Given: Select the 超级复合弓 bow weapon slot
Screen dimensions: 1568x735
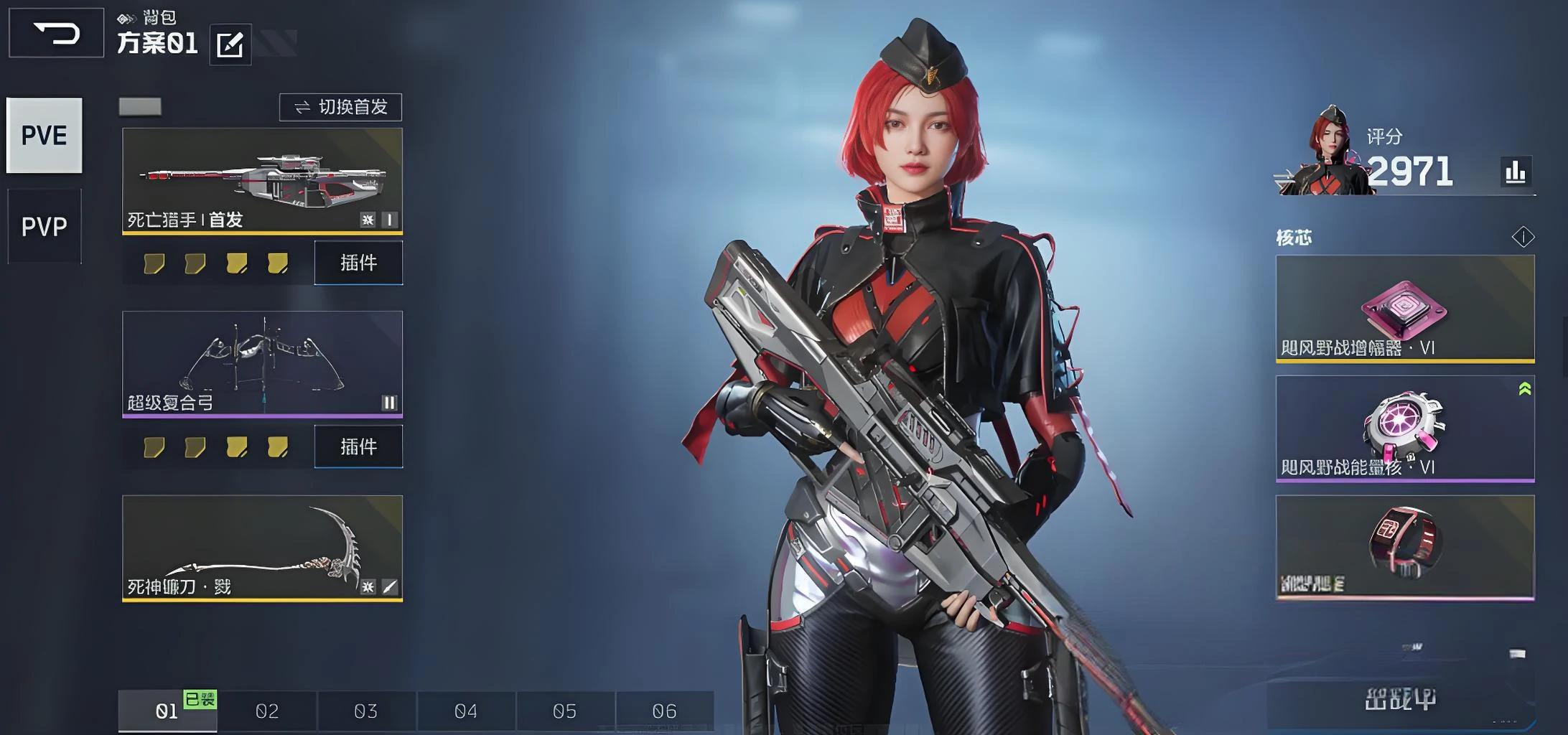Looking at the screenshot, I should (262, 364).
